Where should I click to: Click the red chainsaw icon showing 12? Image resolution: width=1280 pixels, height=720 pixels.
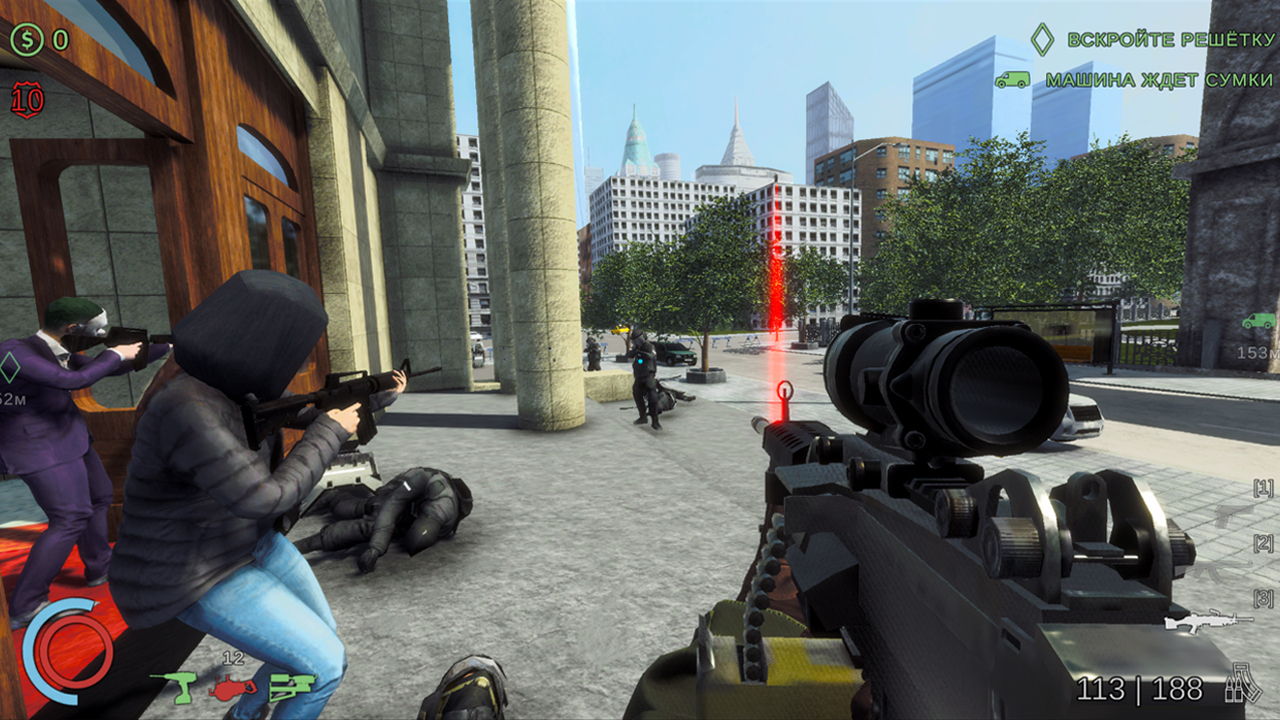pos(231,688)
